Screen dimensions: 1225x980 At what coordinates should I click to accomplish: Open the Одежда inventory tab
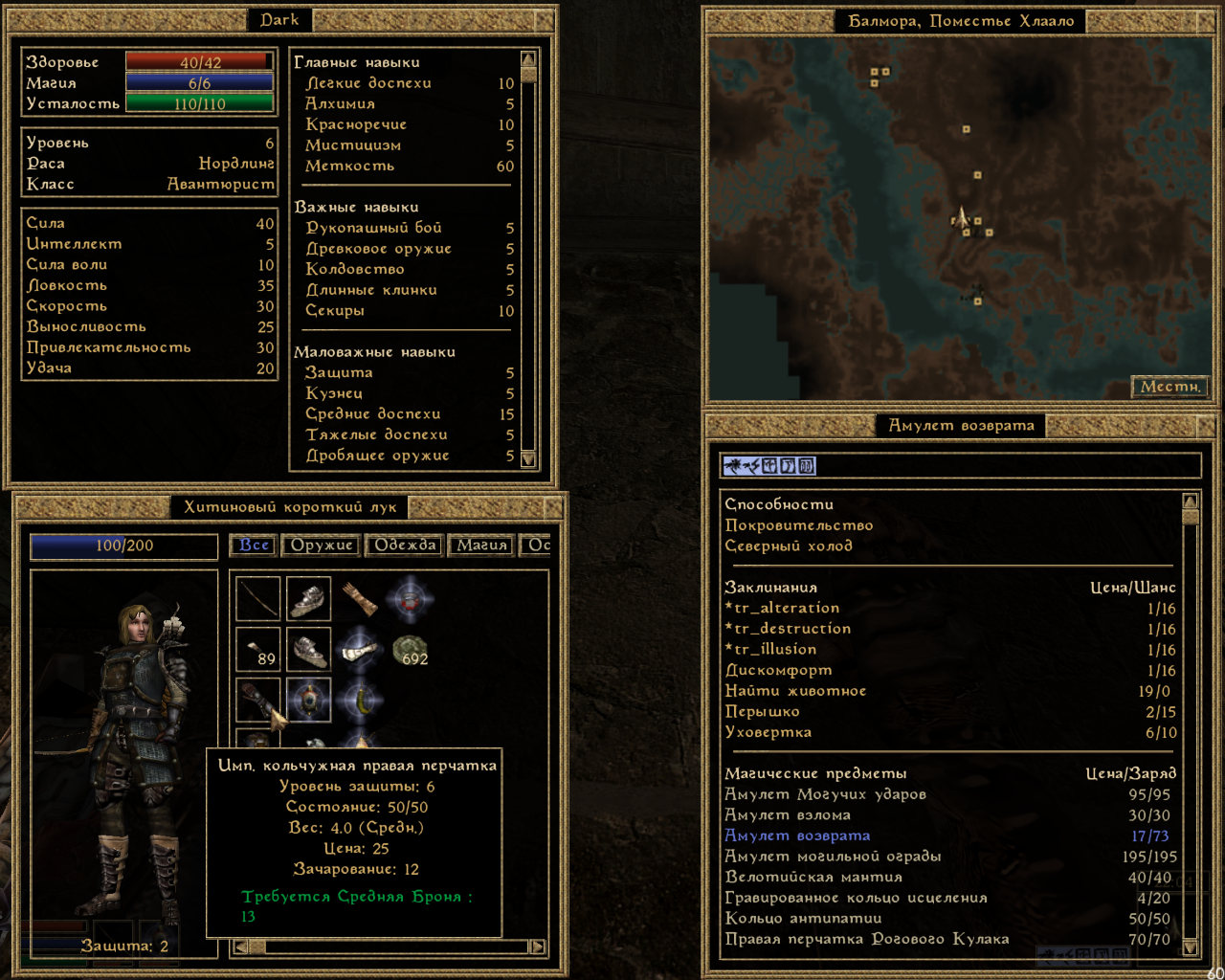pos(405,546)
